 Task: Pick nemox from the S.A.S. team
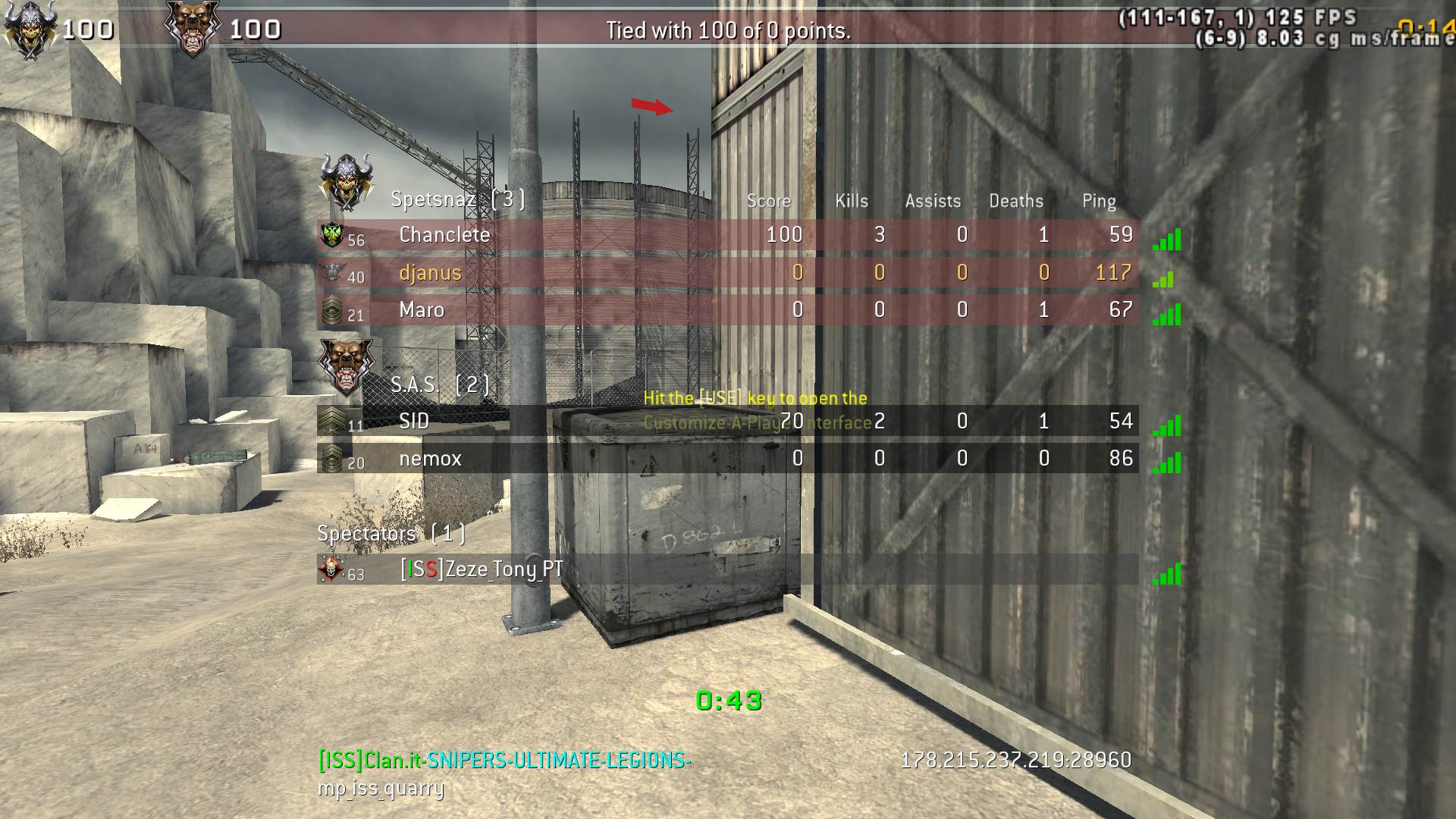(x=430, y=459)
